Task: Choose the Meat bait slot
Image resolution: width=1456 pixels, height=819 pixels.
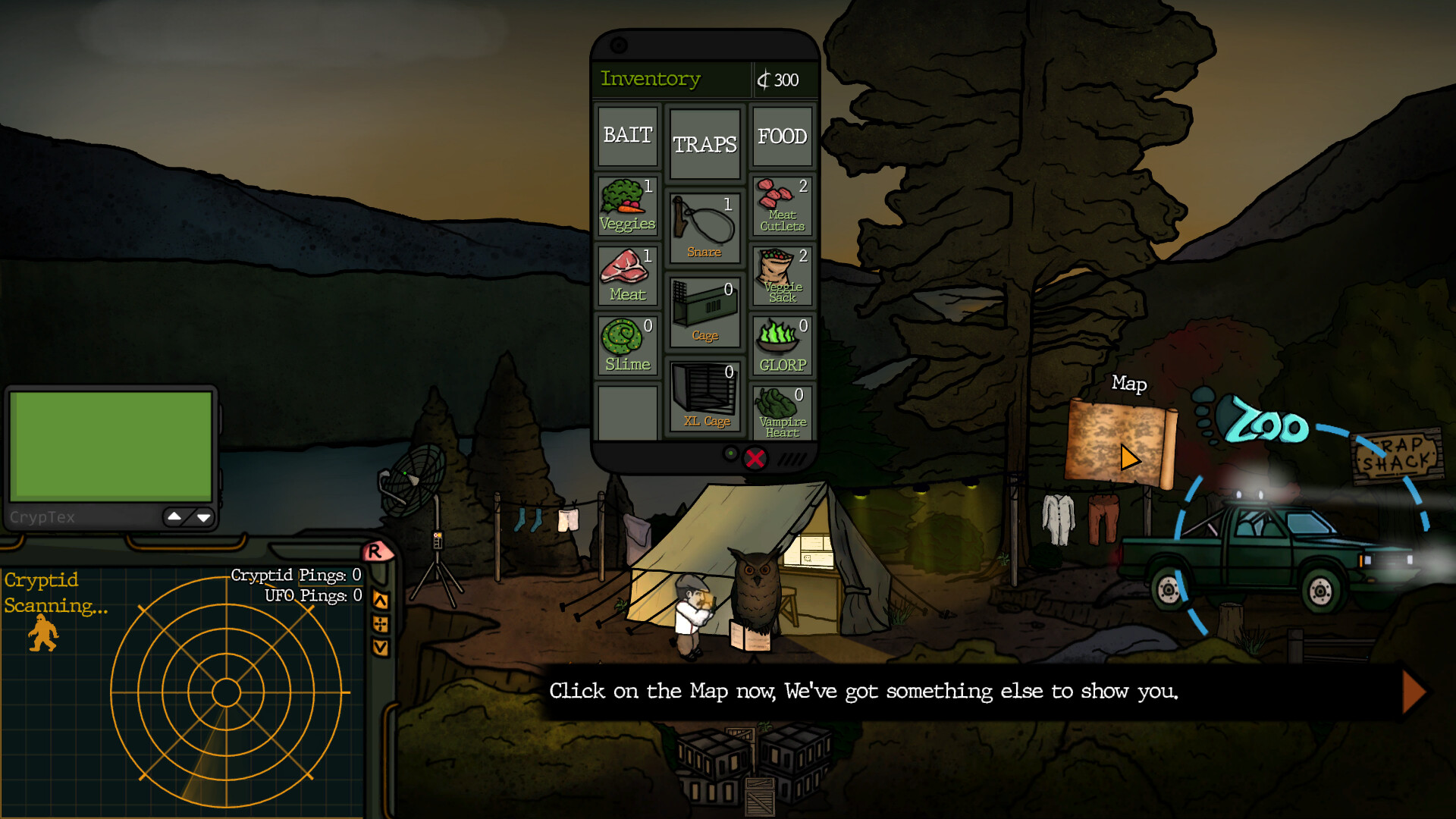Action: [627, 275]
